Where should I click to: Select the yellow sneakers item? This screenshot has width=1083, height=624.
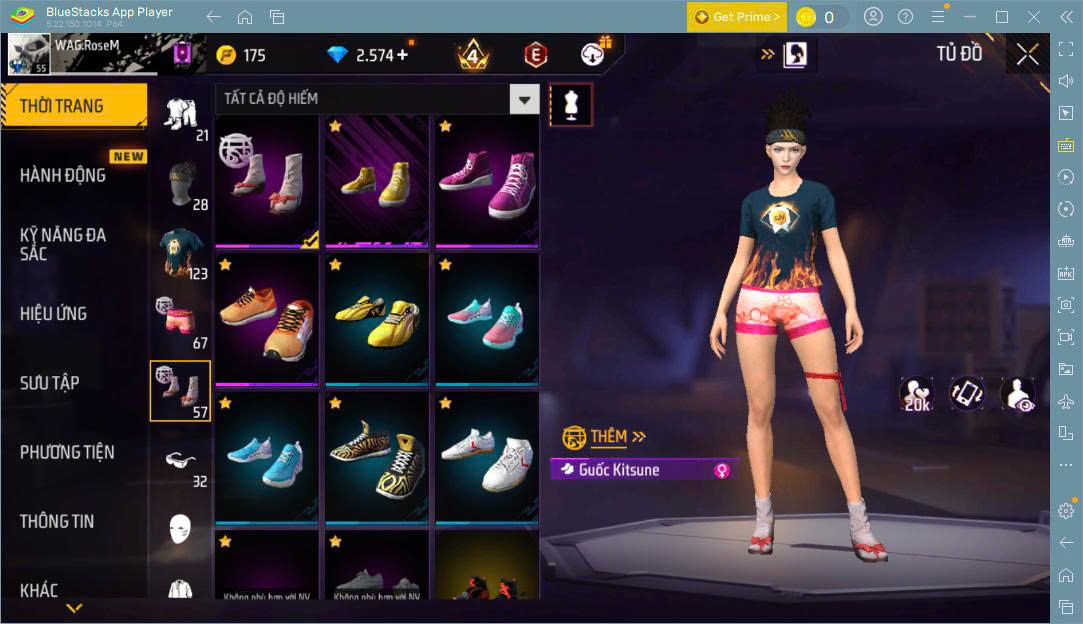(x=377, y=180)
